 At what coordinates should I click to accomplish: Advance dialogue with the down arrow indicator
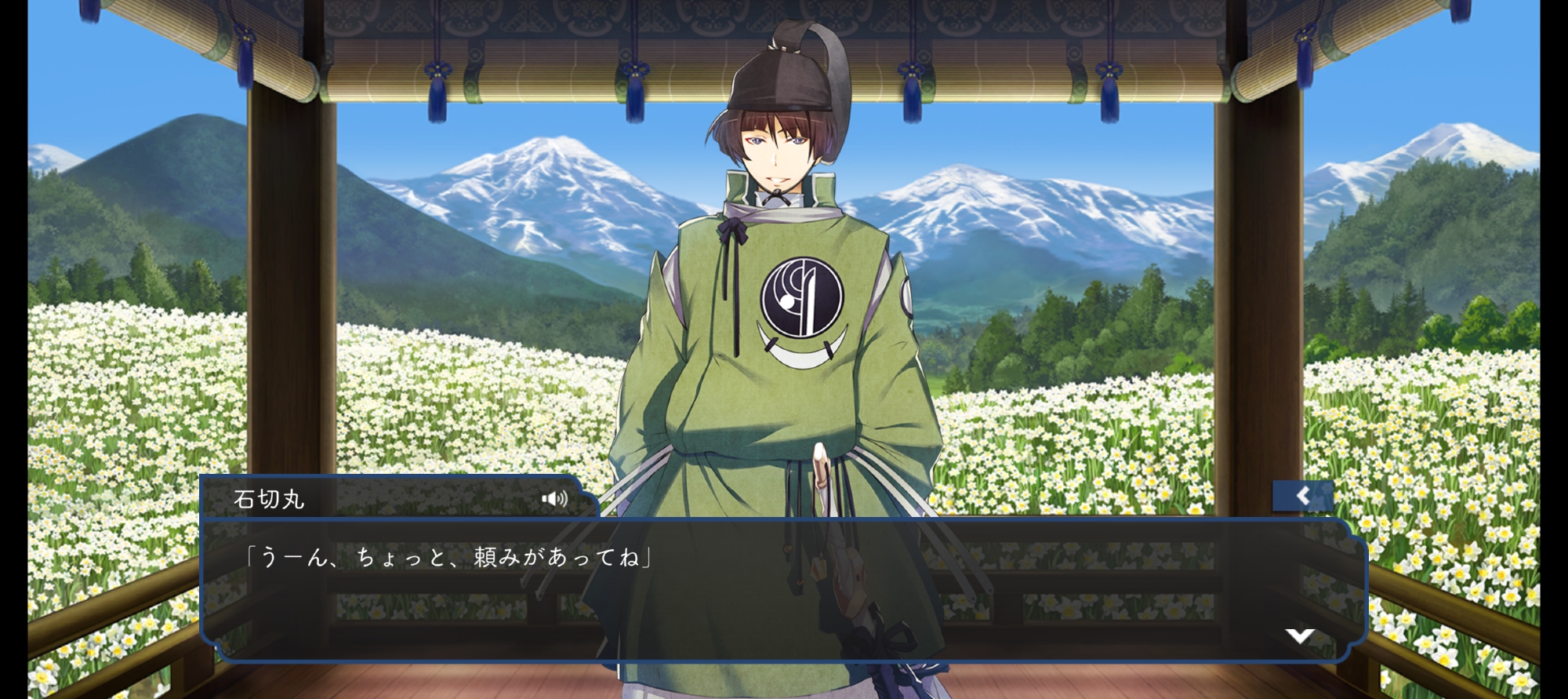point(1299,635)
